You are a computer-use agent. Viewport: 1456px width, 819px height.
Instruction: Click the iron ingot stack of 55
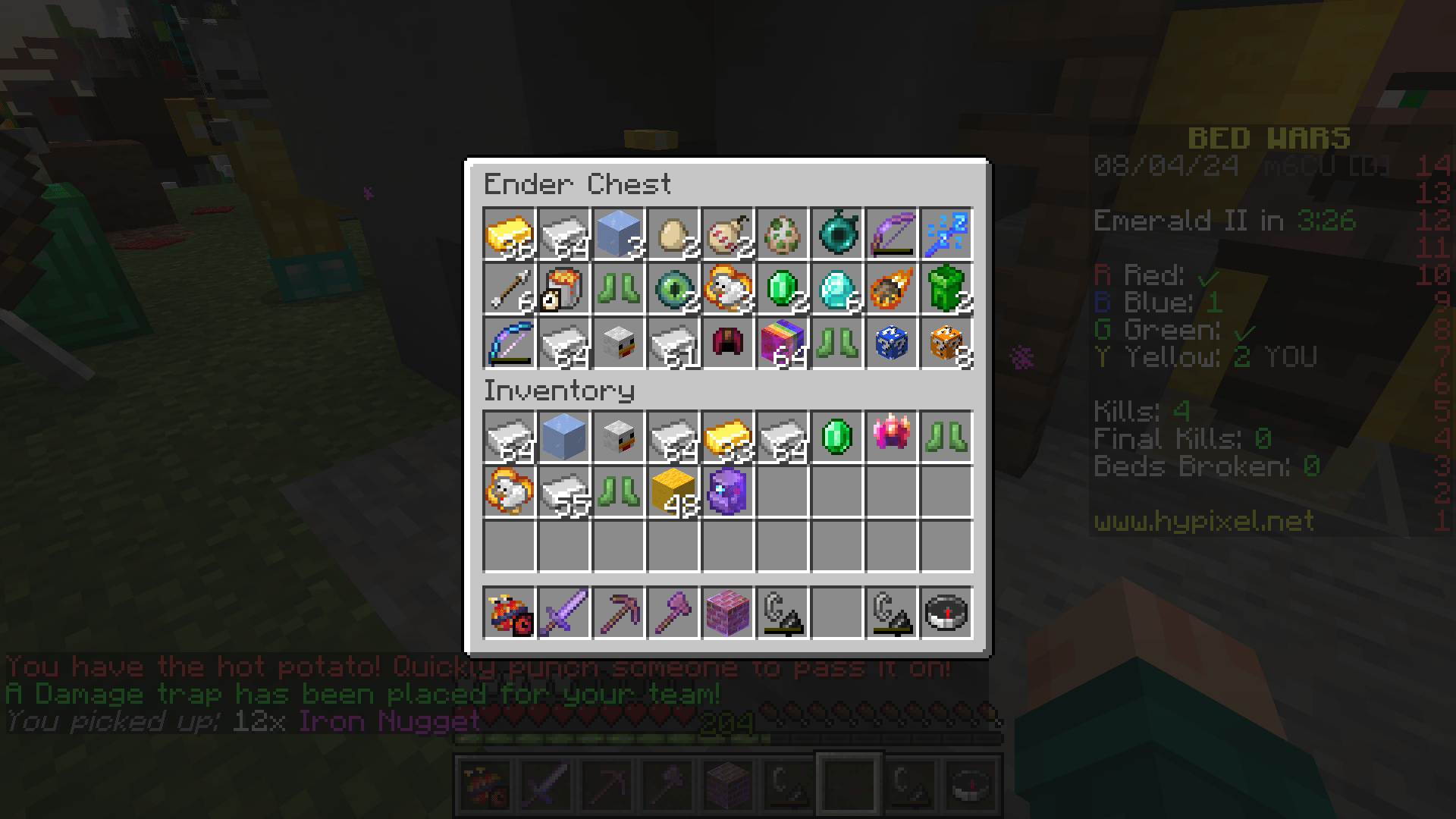(564, 494)
